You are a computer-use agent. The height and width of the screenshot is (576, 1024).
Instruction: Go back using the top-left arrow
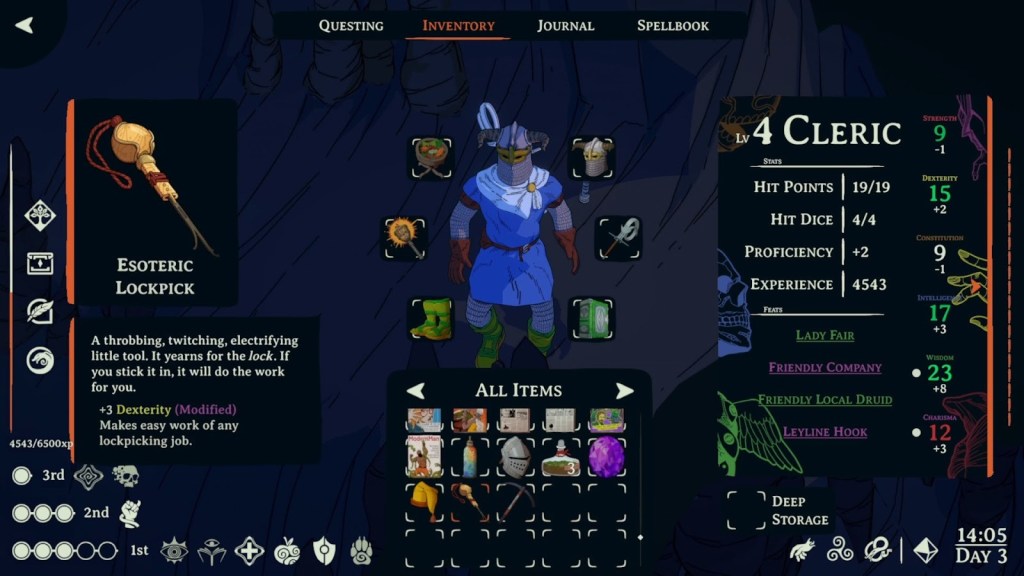24,25
